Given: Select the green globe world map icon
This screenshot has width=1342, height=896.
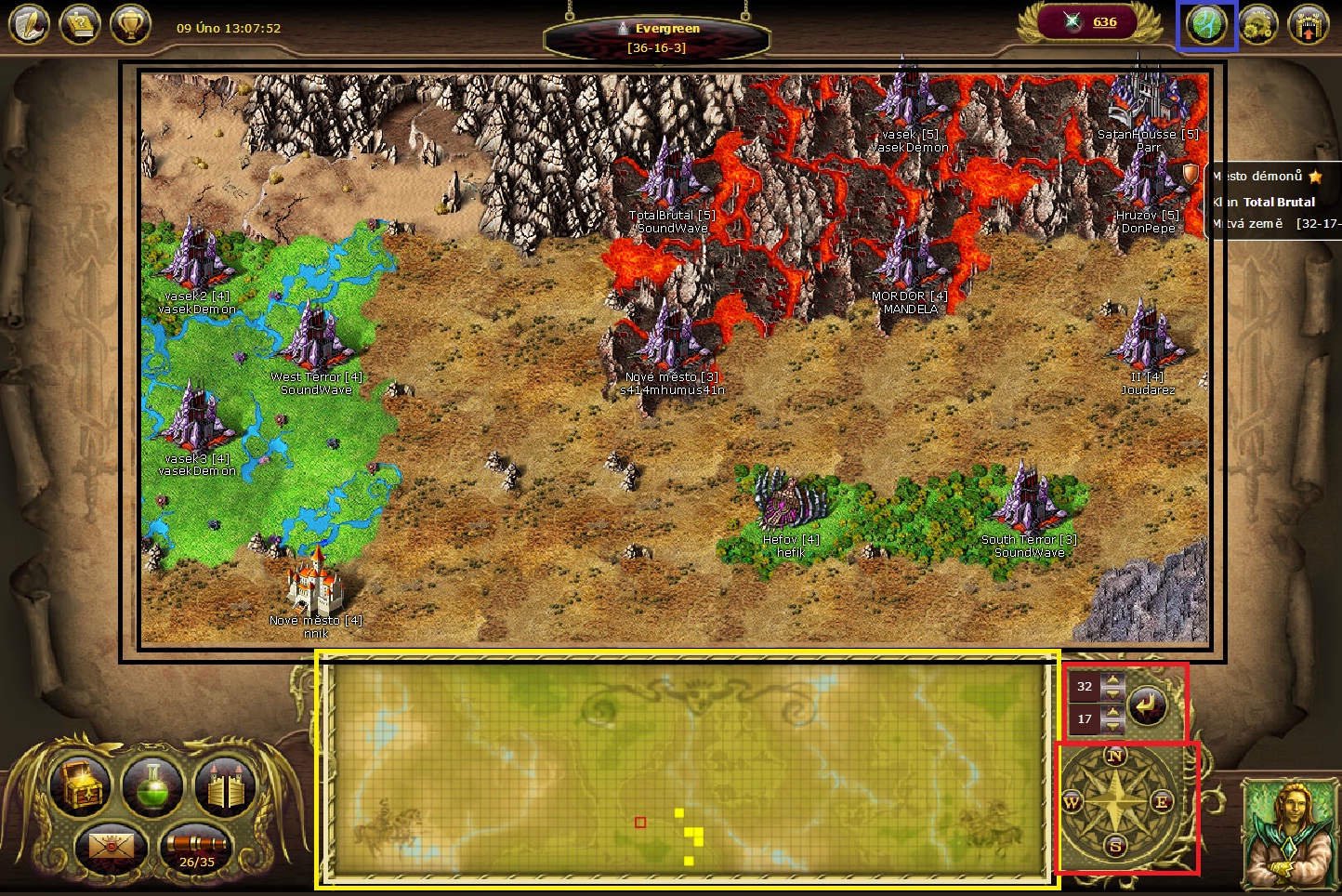Looking at the screenshot, I should pyautogui.click(x=1206, y=26).
